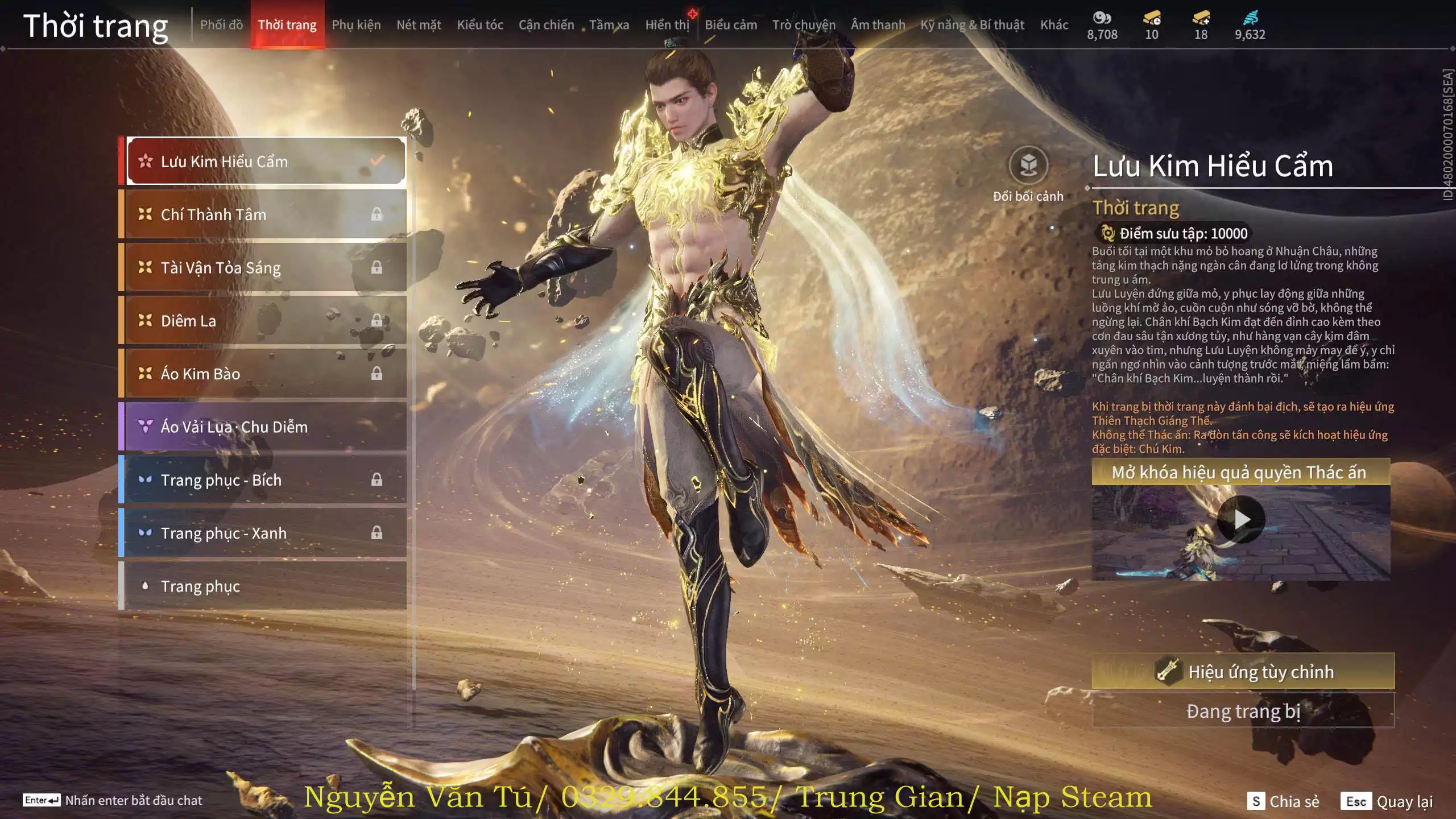Choose Trang phục - Bích outfit
The image size is (1456, 819).
point(265,480)
